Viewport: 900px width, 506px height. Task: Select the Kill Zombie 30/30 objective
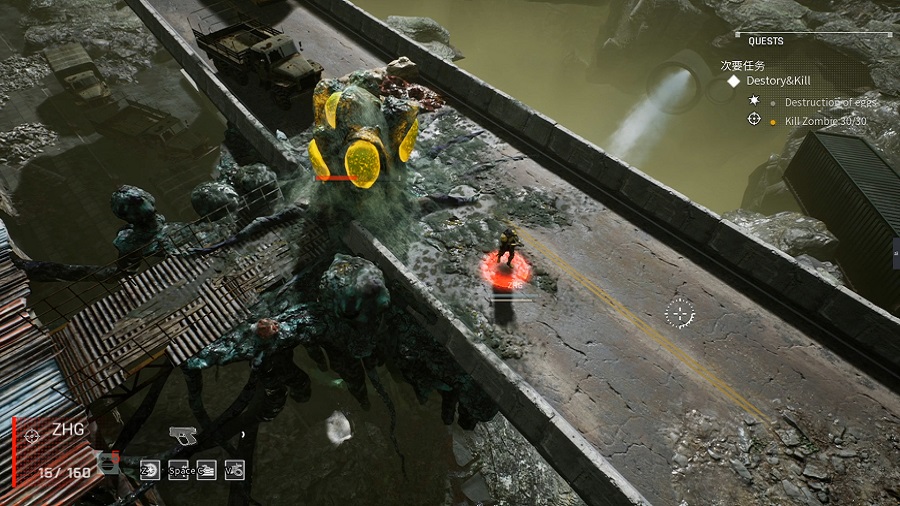[x=826, y=121]
